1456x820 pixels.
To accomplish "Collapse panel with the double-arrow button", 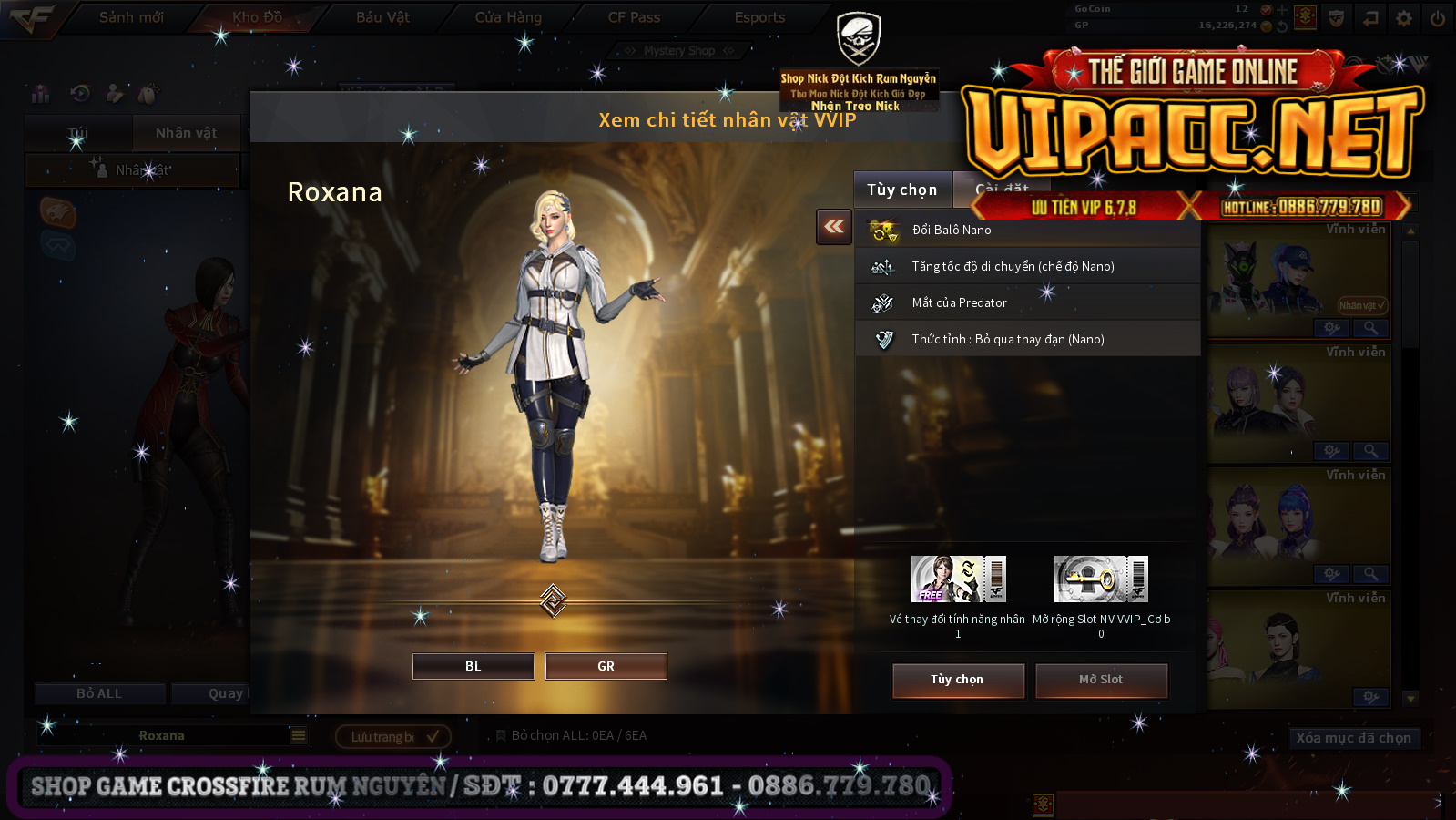I will pos(834,227).
